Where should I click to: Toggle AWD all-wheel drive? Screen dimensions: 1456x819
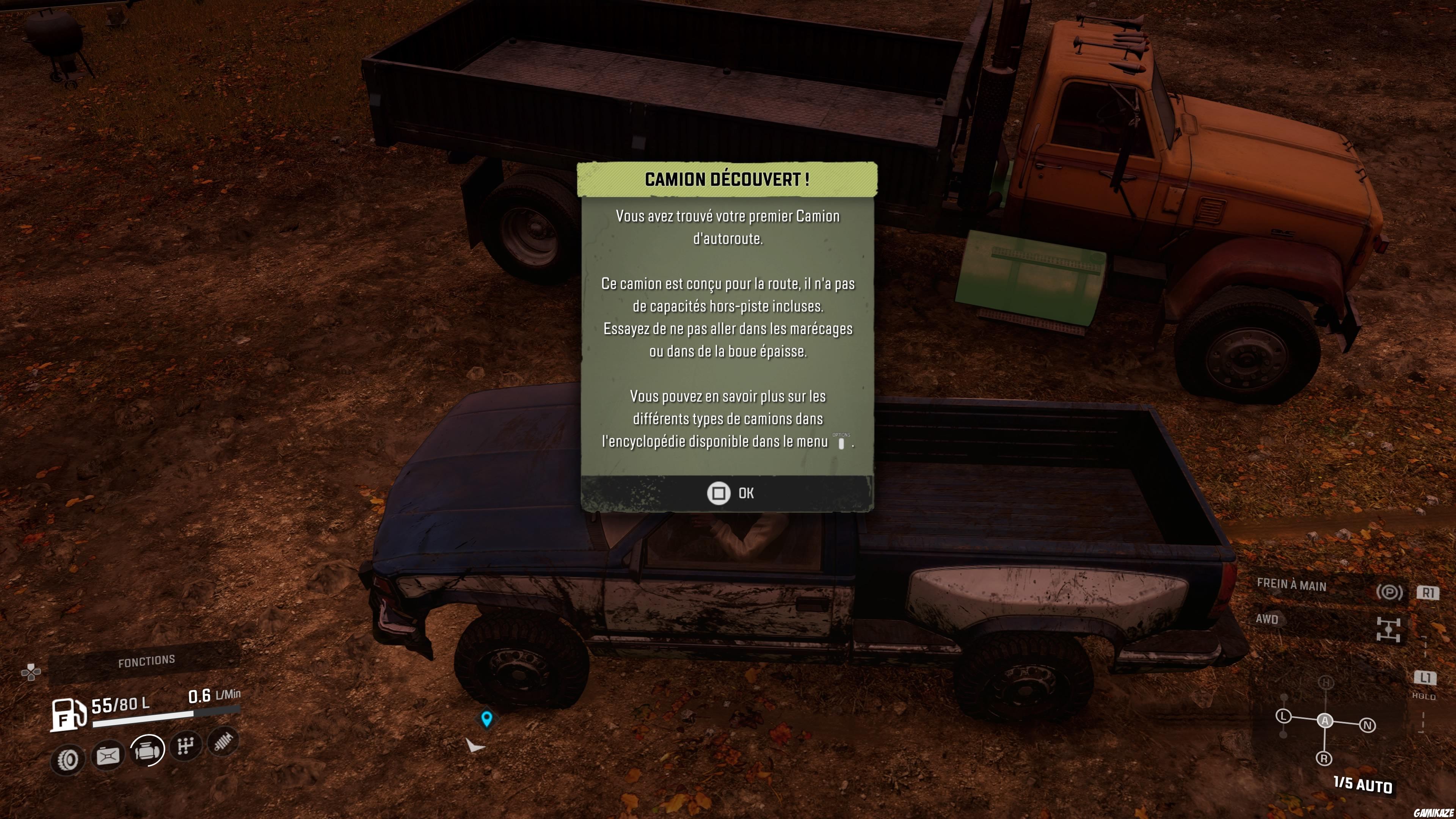click(x=1388, y=629)
